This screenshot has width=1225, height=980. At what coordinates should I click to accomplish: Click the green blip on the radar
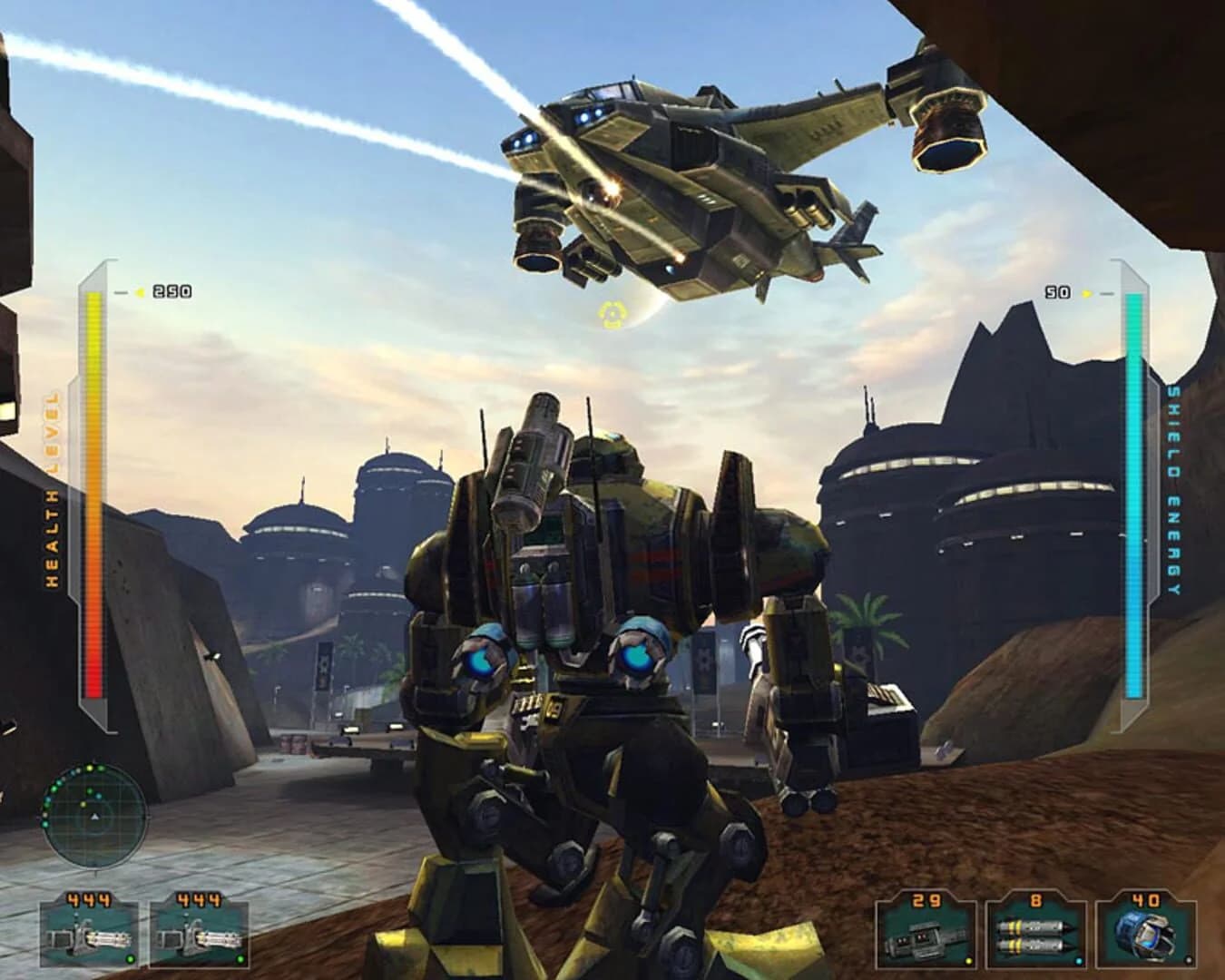(x=90, y=790)
